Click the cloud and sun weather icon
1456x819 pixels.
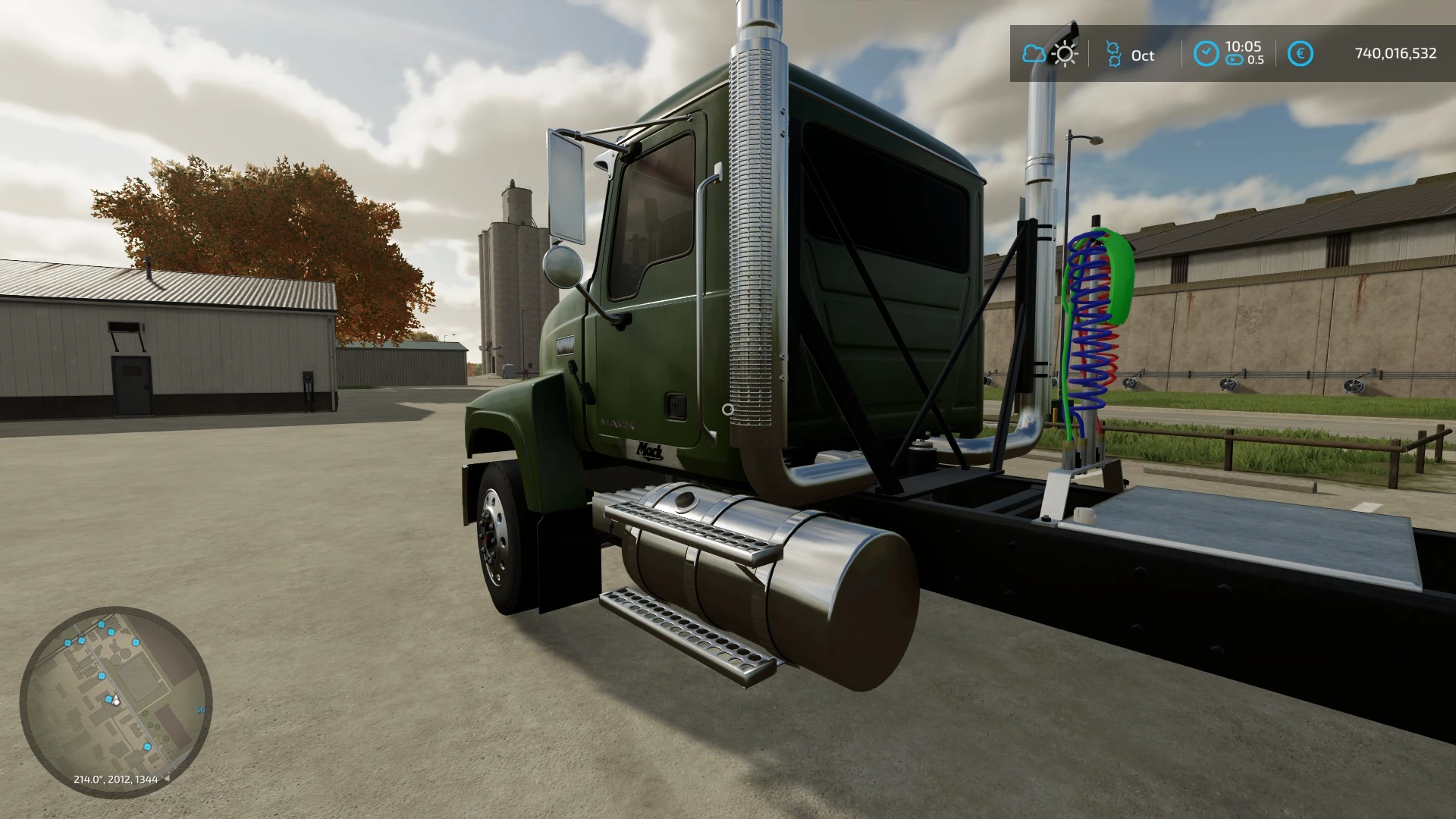(1050, 54)
